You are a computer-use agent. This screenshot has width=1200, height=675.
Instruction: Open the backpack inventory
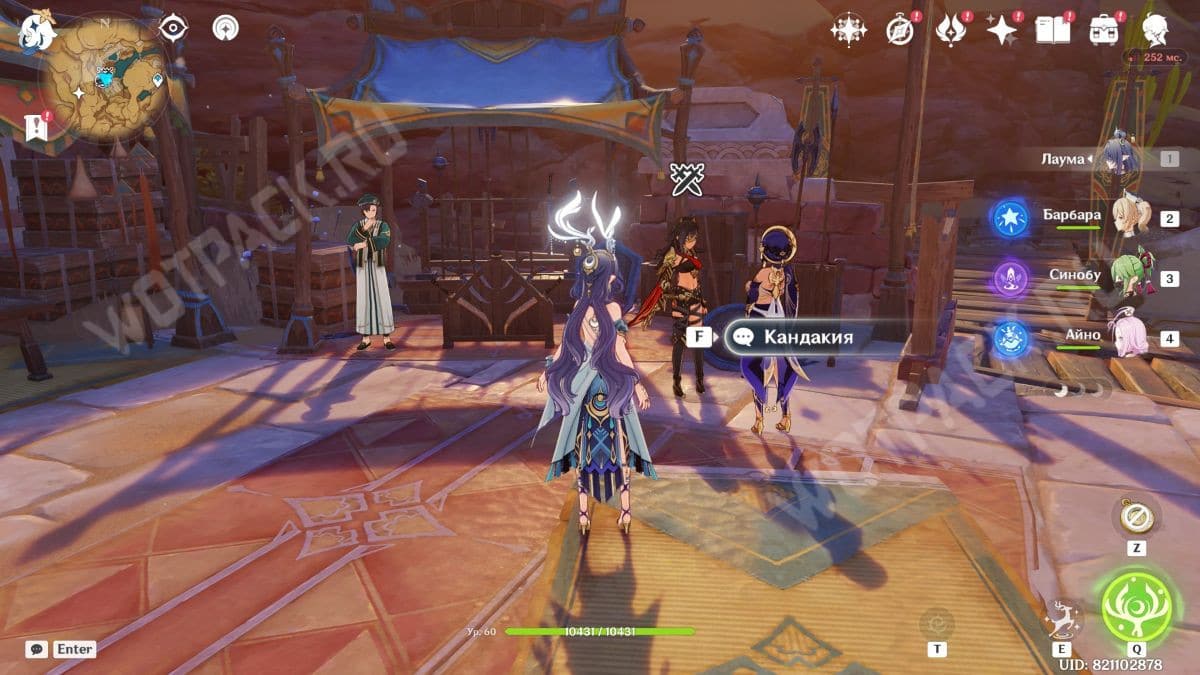[1104, 30]
